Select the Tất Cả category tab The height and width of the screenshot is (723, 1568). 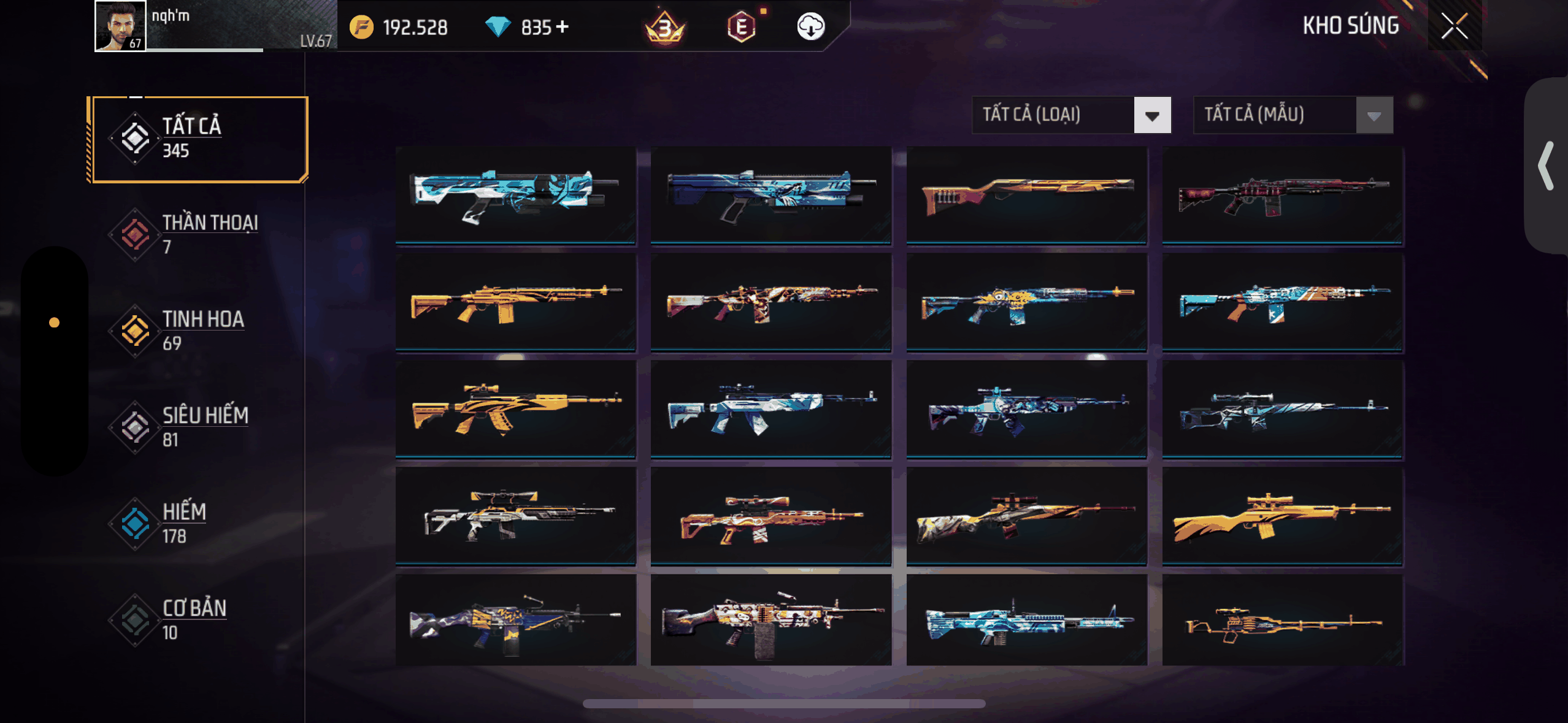click(x=199, y=139)
